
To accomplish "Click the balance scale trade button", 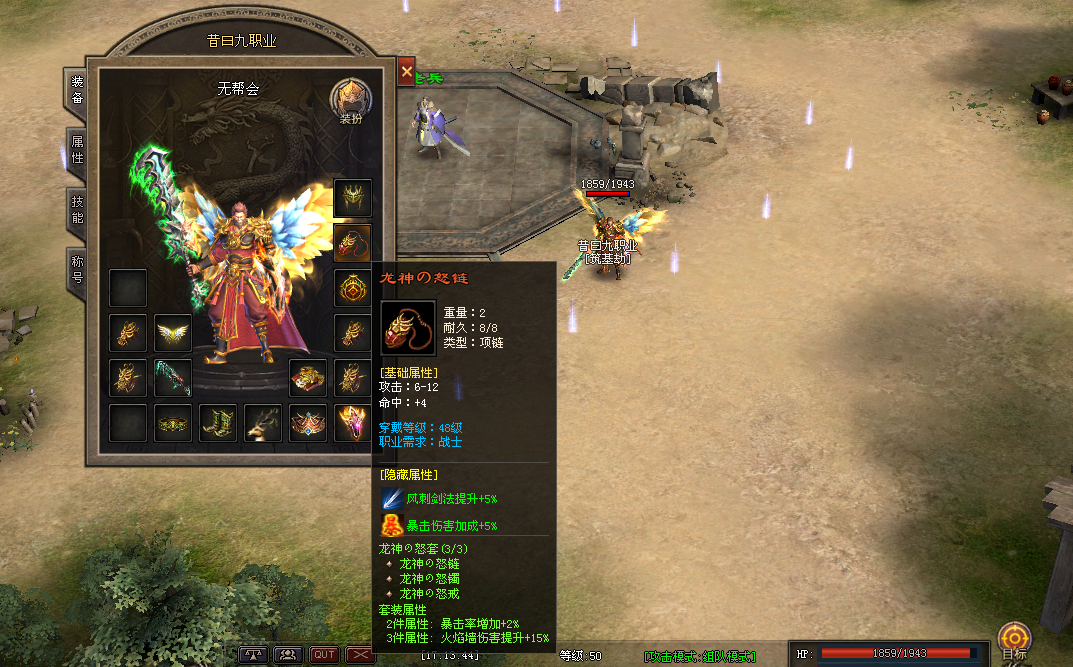I will click(254, 655).
